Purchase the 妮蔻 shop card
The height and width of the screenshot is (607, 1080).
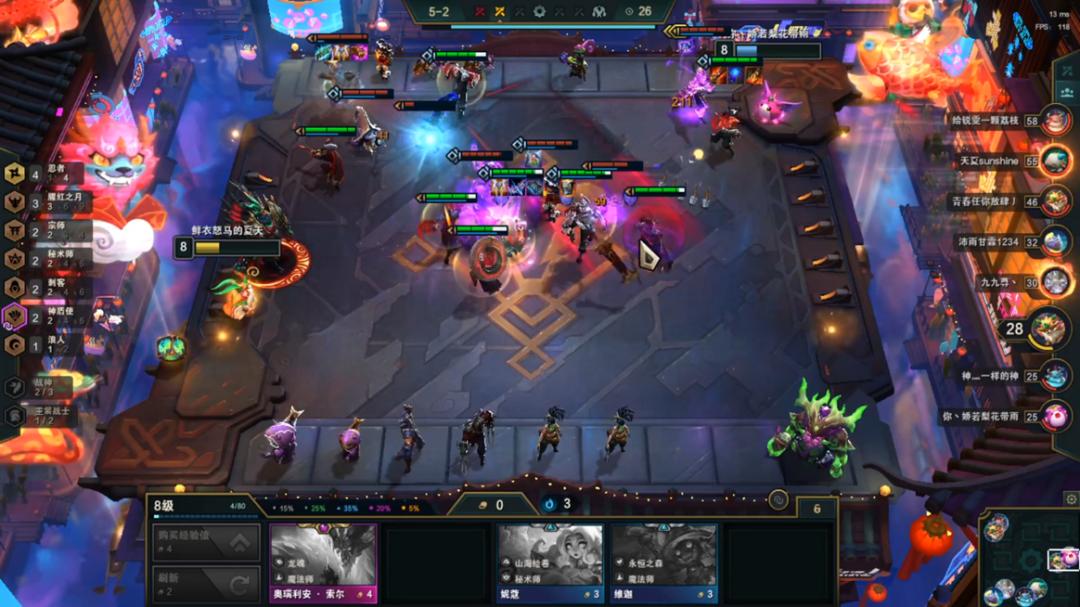click(x=550, y=563)
